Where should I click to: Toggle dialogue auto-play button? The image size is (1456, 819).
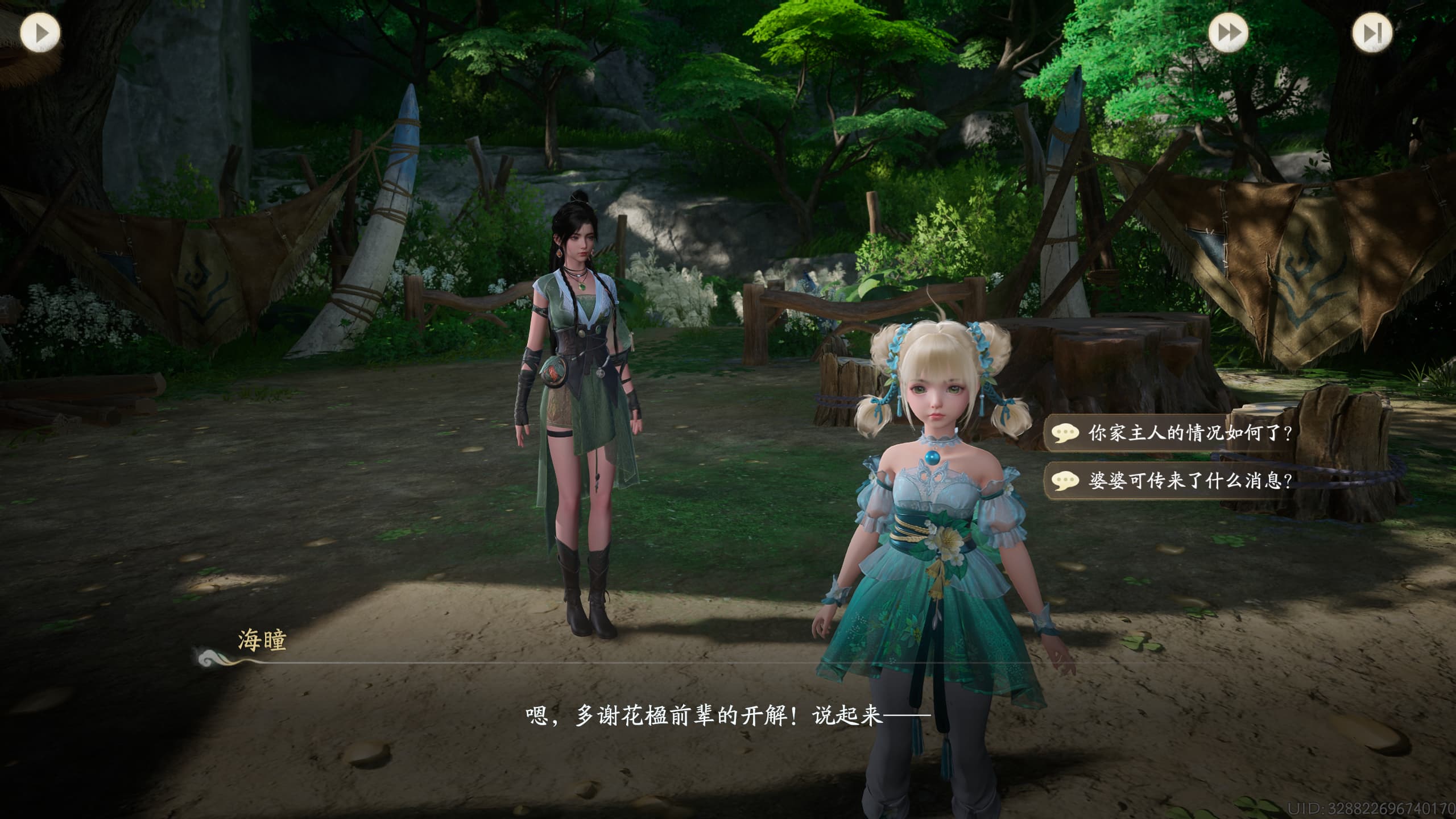click(40, 33)
